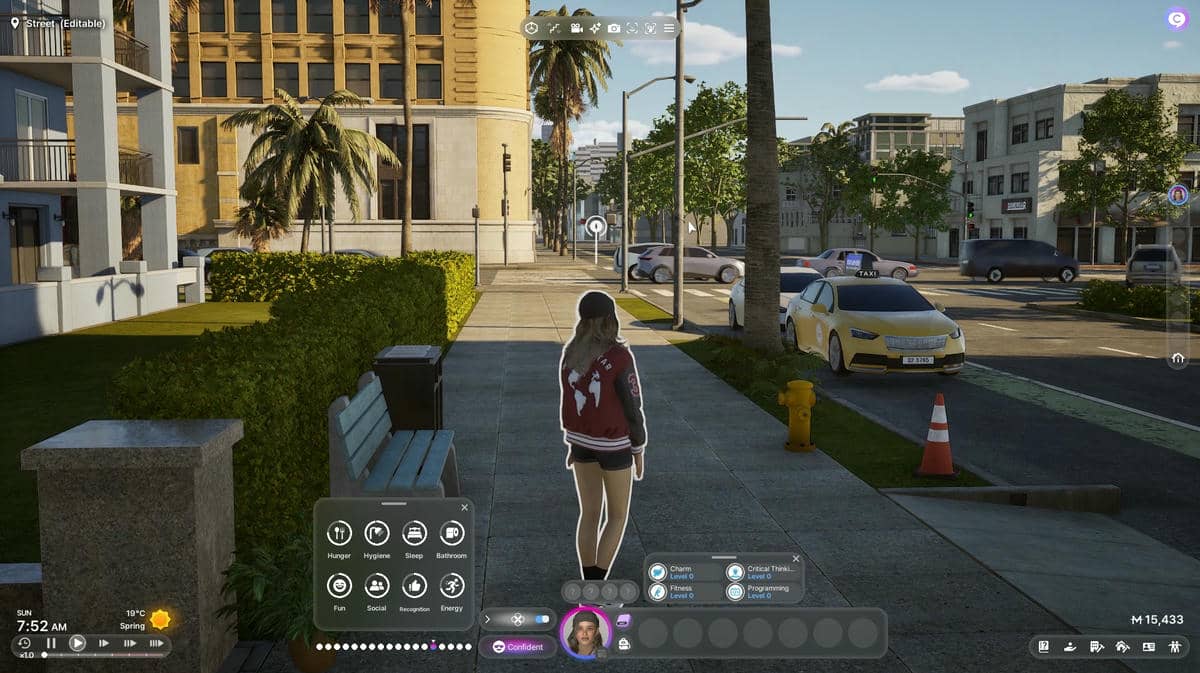This screenshot has width=1200, height=673.
Task: Open the Fun need icon
Action: pyautogui.click(x=339, y=586)
